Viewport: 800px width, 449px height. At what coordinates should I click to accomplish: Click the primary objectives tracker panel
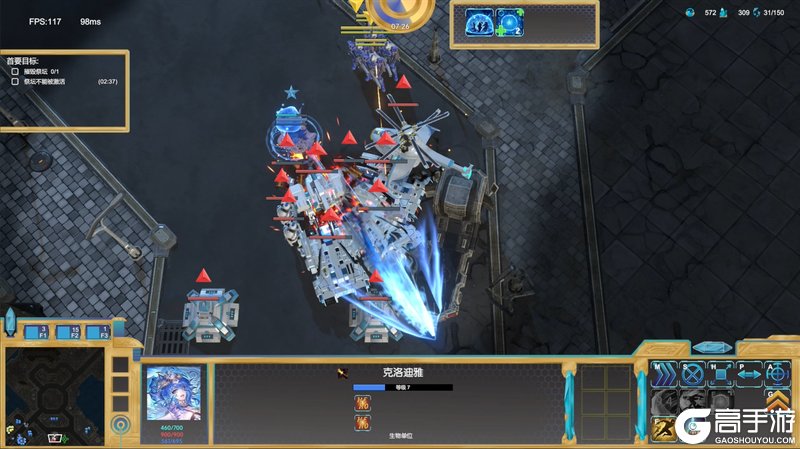click(x=66, y=90)
